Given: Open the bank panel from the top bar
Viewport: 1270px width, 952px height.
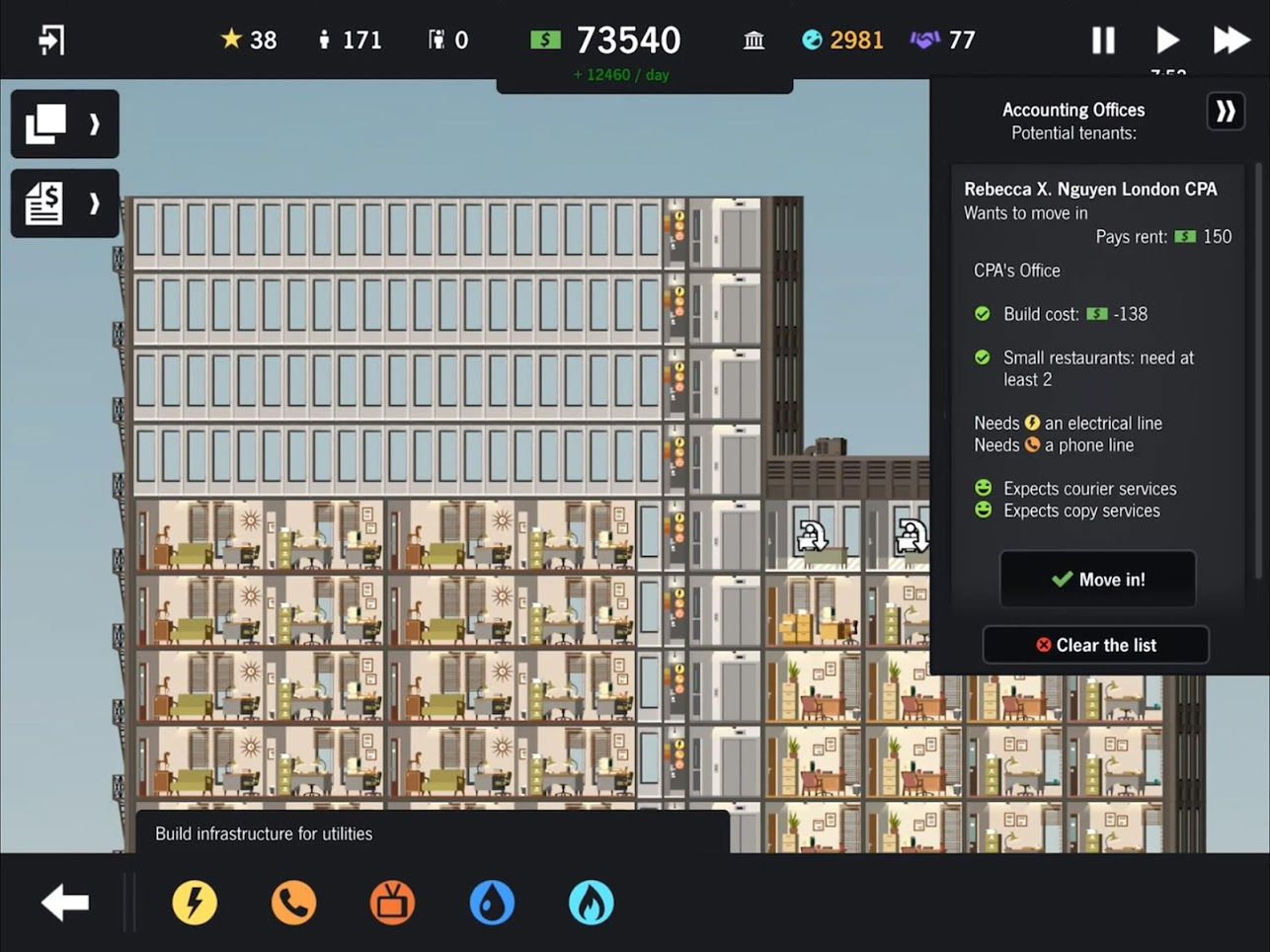Looking at the screenshot, I should point(754,40).
